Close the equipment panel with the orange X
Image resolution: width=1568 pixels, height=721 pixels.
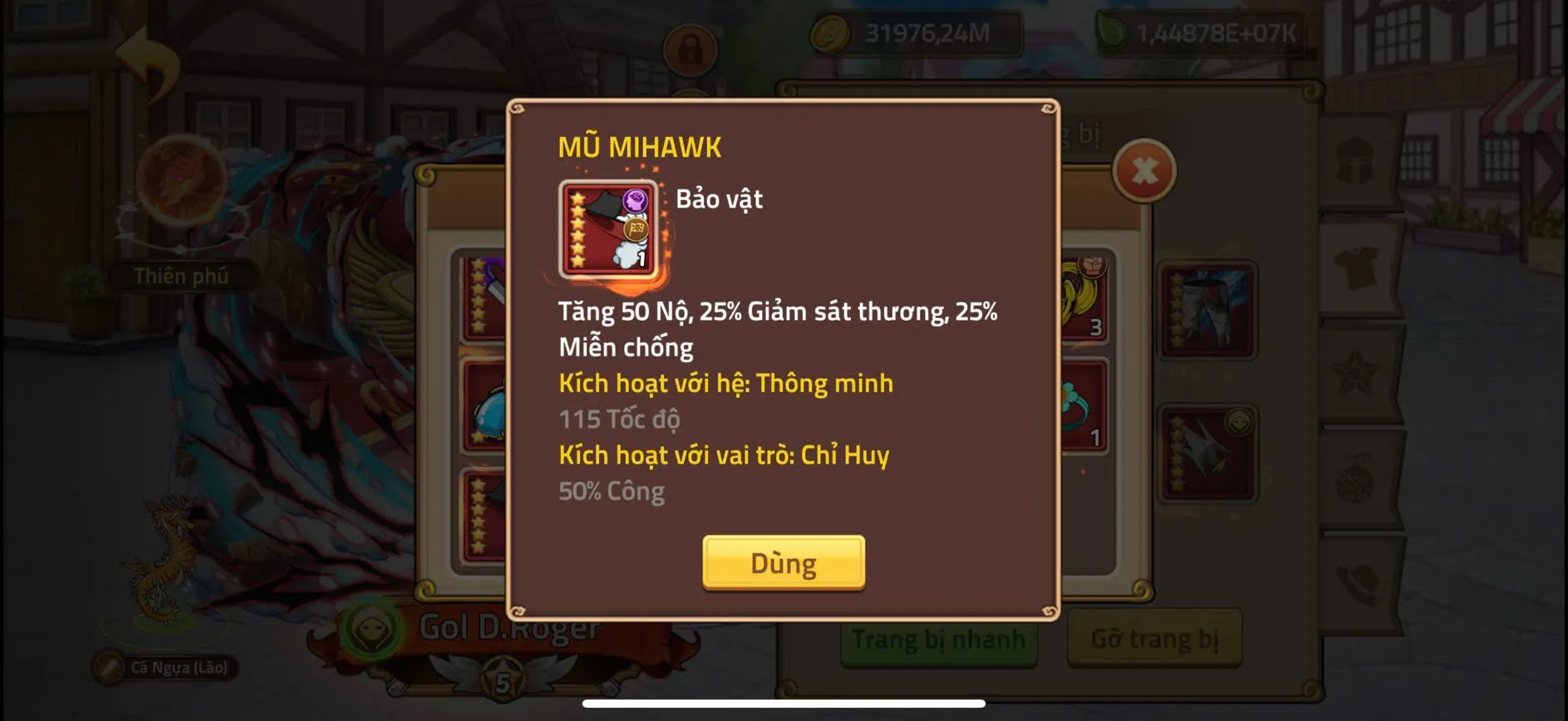(x=1144, y=170)
